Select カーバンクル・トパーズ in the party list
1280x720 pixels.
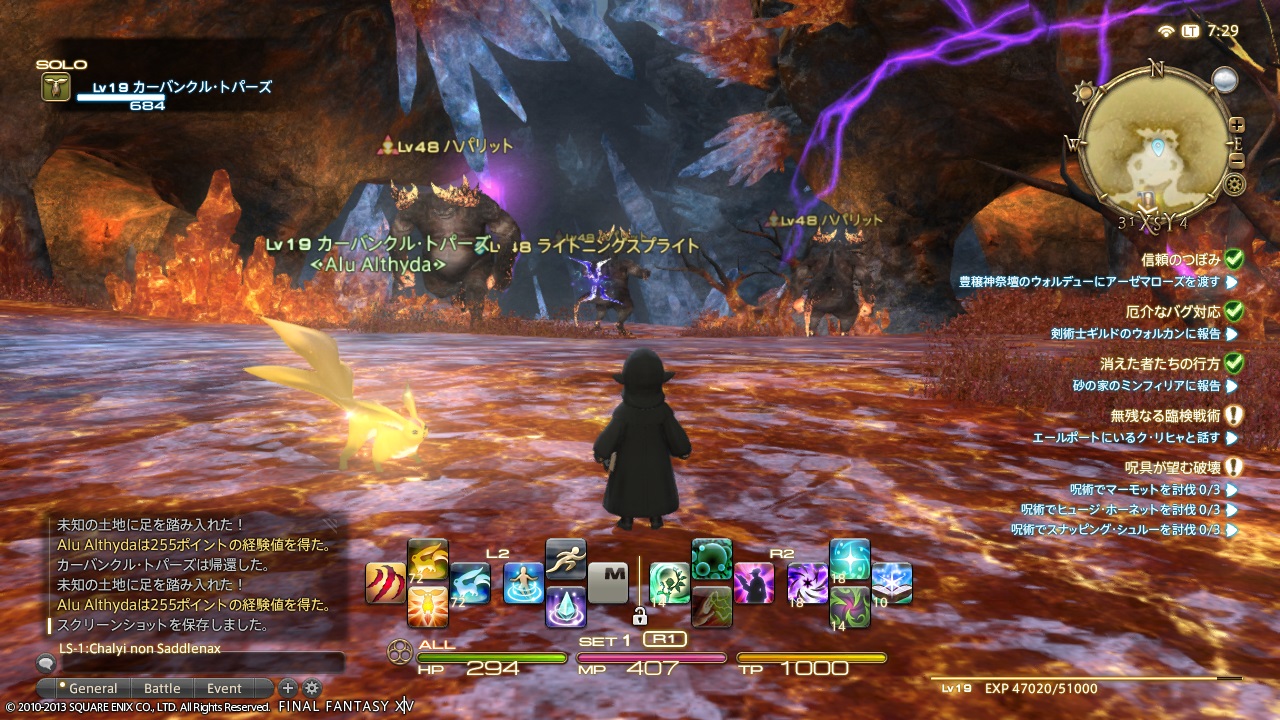[182, 87]
